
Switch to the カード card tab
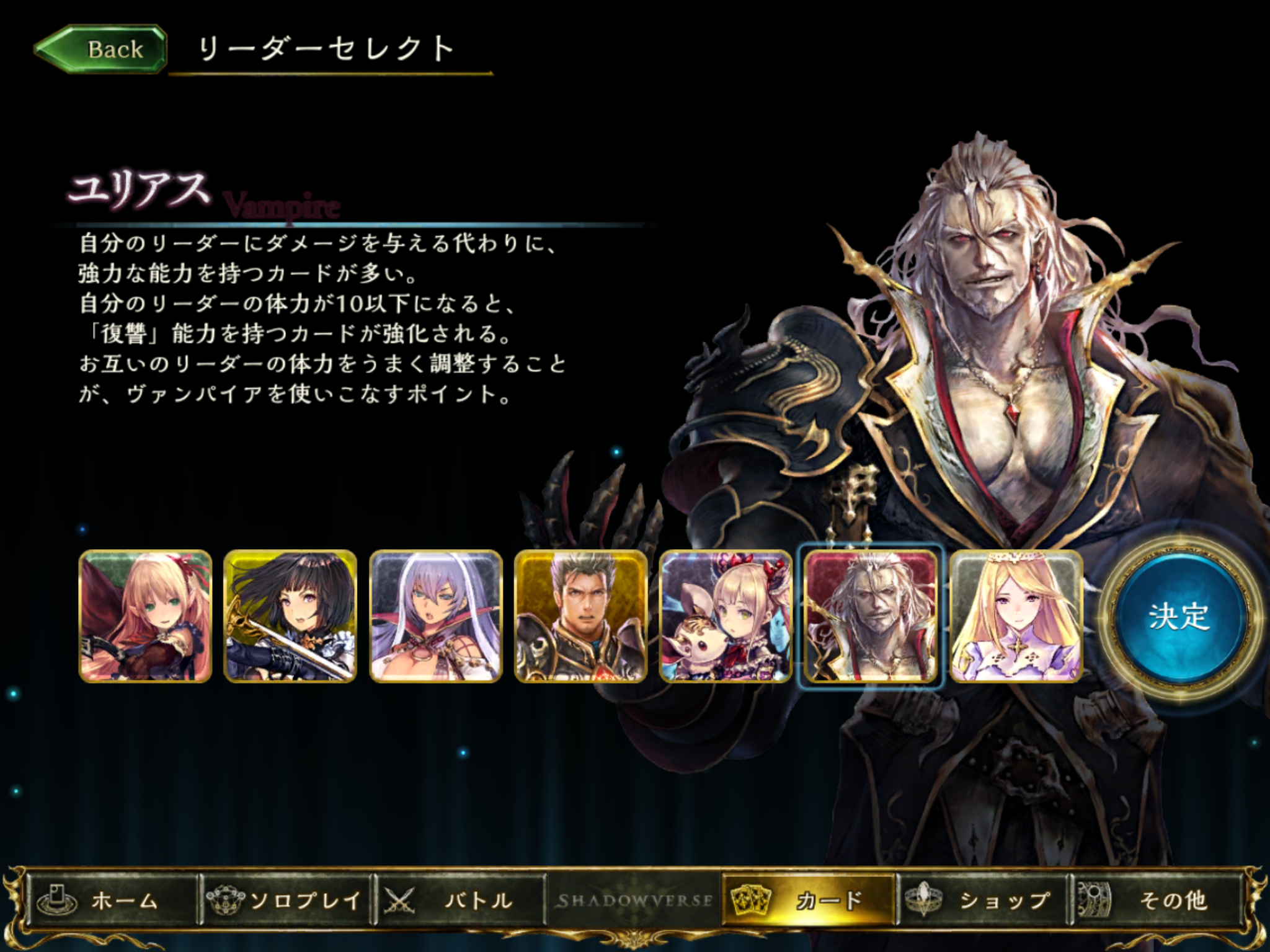(x=809, y=900)
